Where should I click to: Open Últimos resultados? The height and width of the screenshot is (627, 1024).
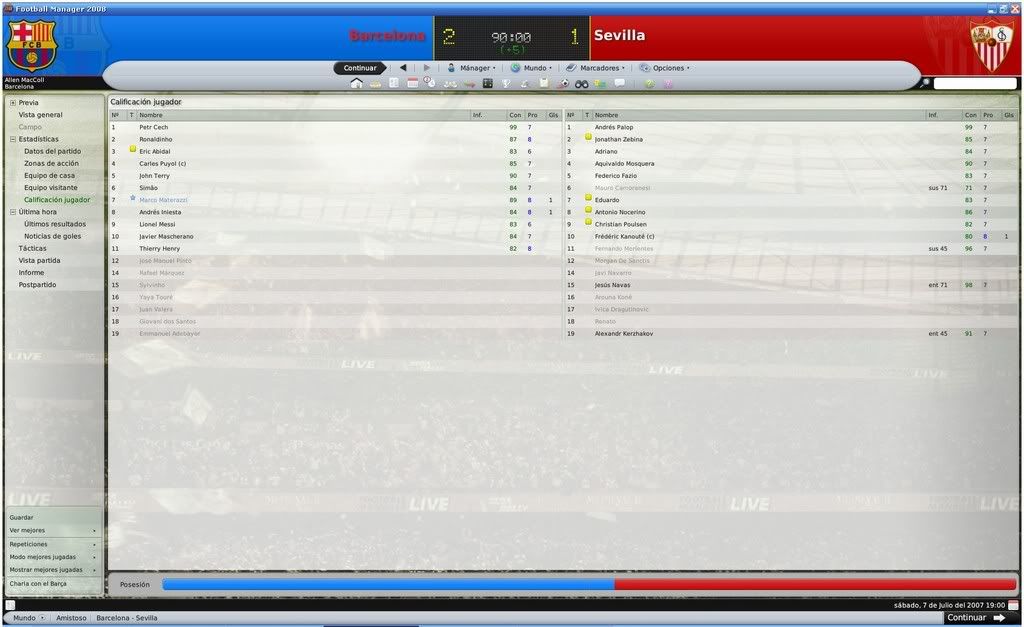tap(55, 224)
